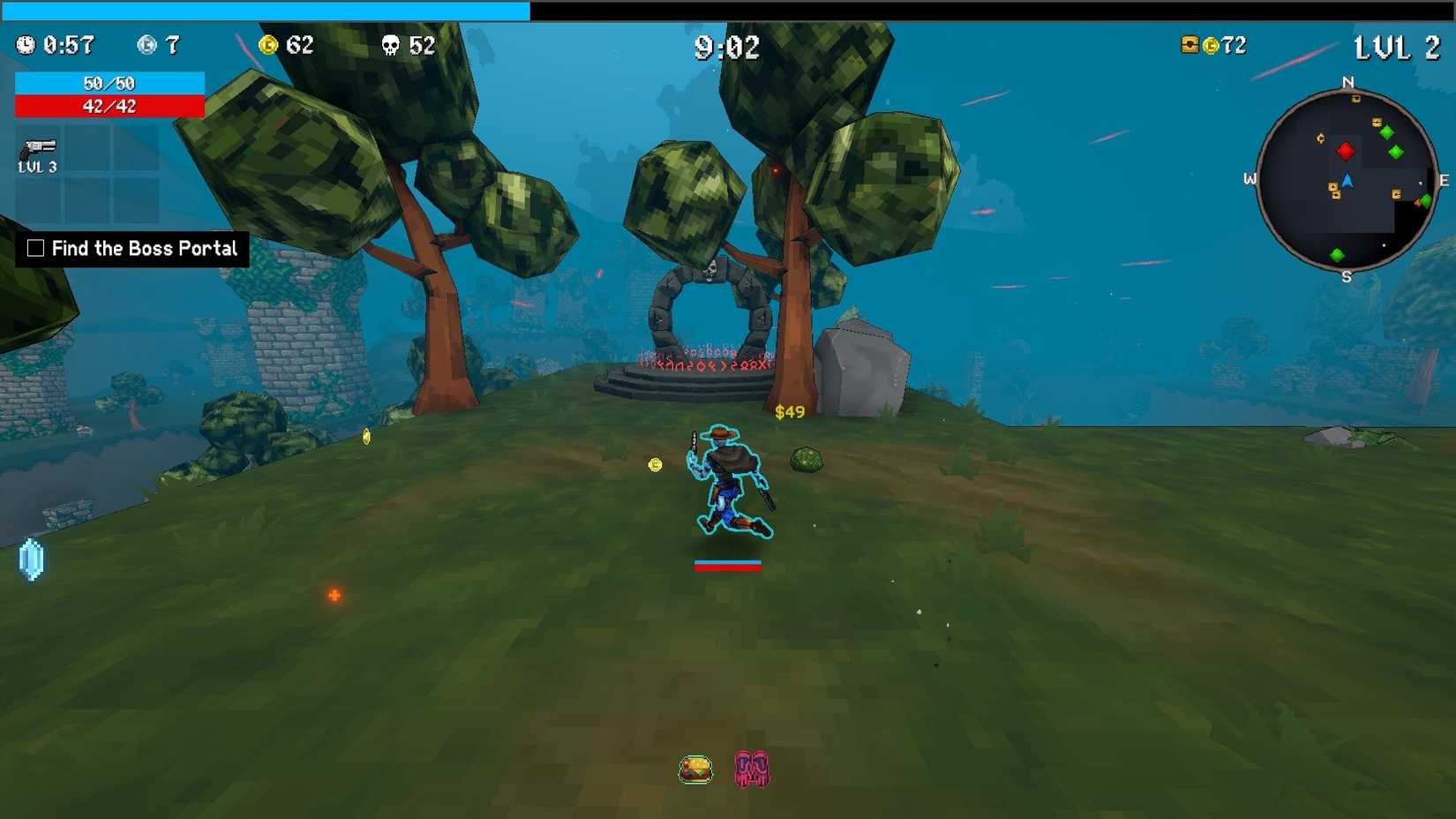Click the Find the Boss Portal objective text
Viewport: 1456px width, 819px height.
click(x=144, y=249)
